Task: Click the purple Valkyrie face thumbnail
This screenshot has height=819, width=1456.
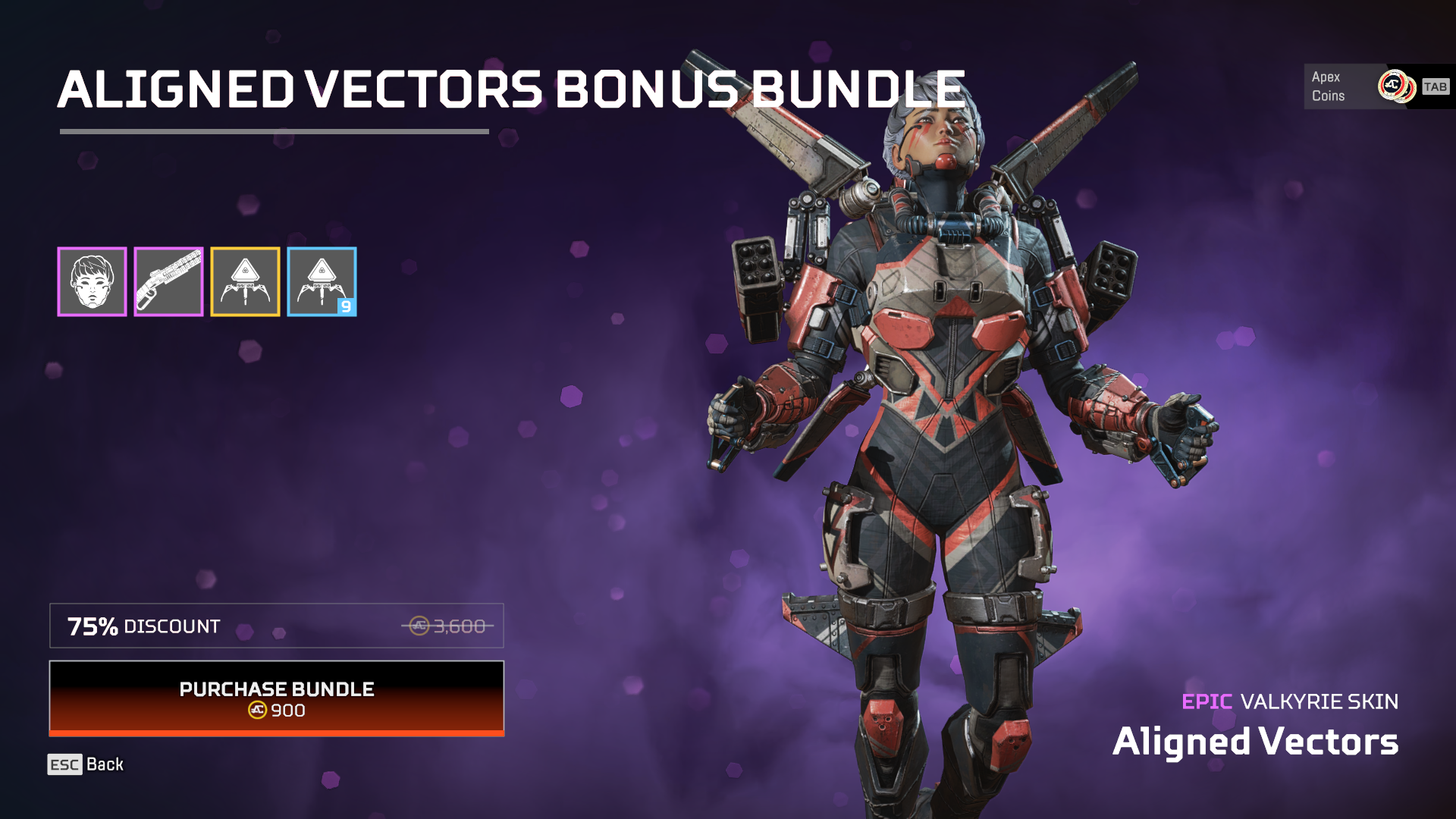Action: [x=93, y=281]
